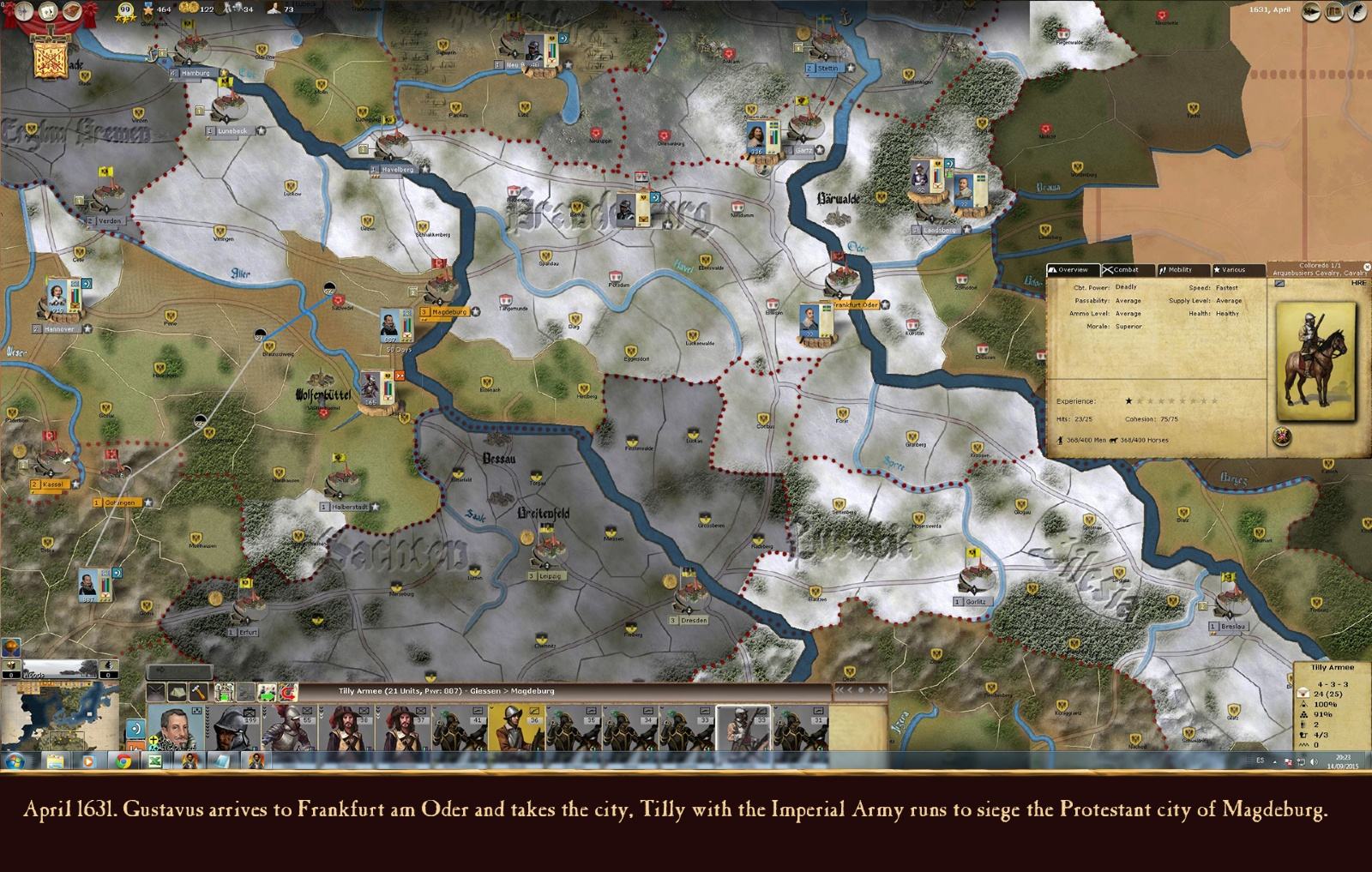
Task: Click the quill feather icon
Action: pos(1357,12)
